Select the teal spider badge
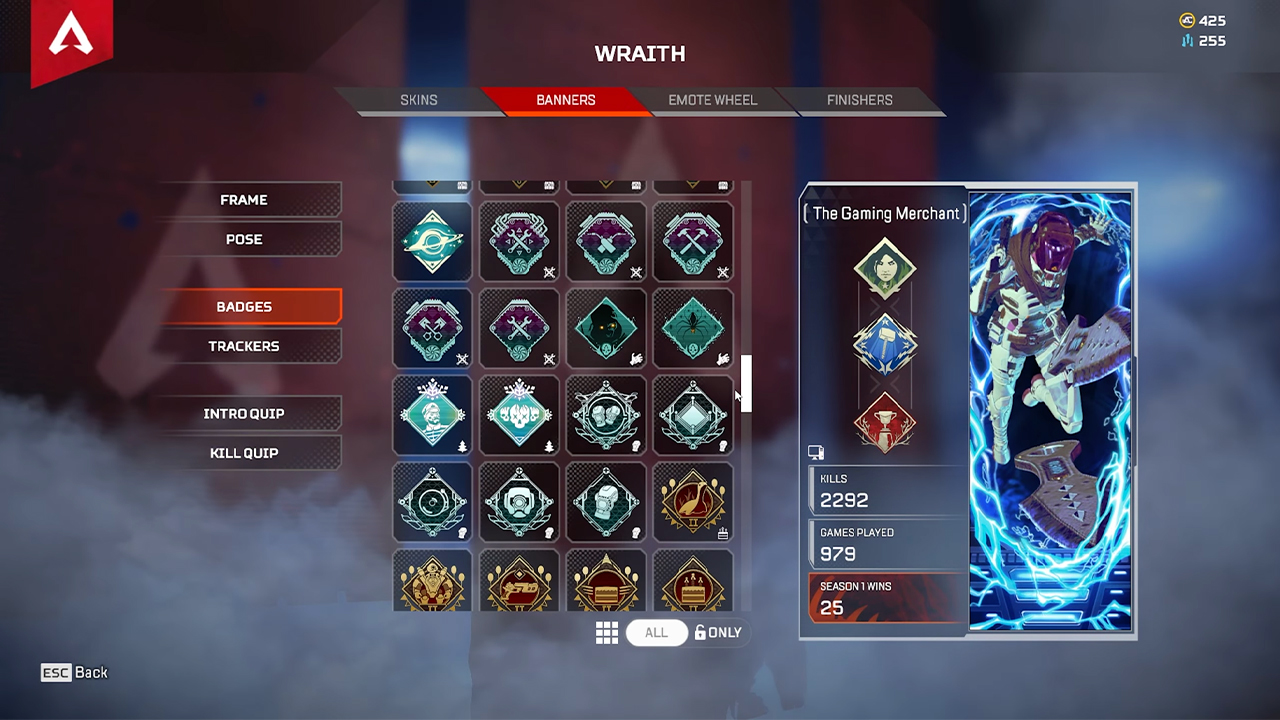The width and height of the screenshot is (1280, 720). pyautogui.click(x=693, y=328)
